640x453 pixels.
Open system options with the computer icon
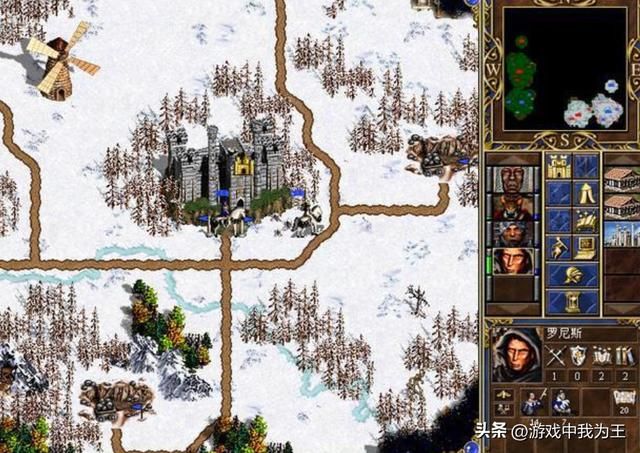586,249
